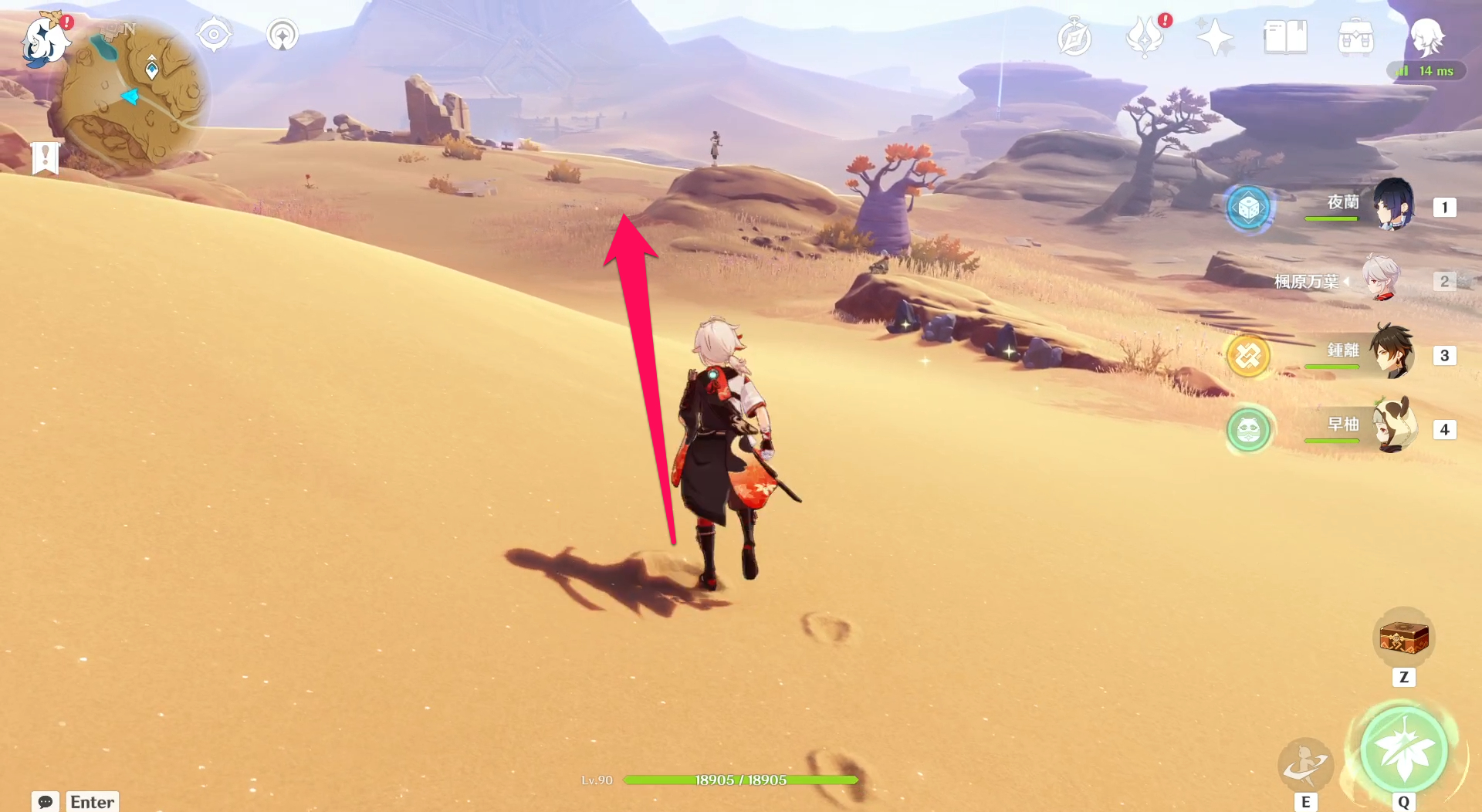Open the Archive book icon
Screen dimensions: 1482x812
click(1284, 36)
